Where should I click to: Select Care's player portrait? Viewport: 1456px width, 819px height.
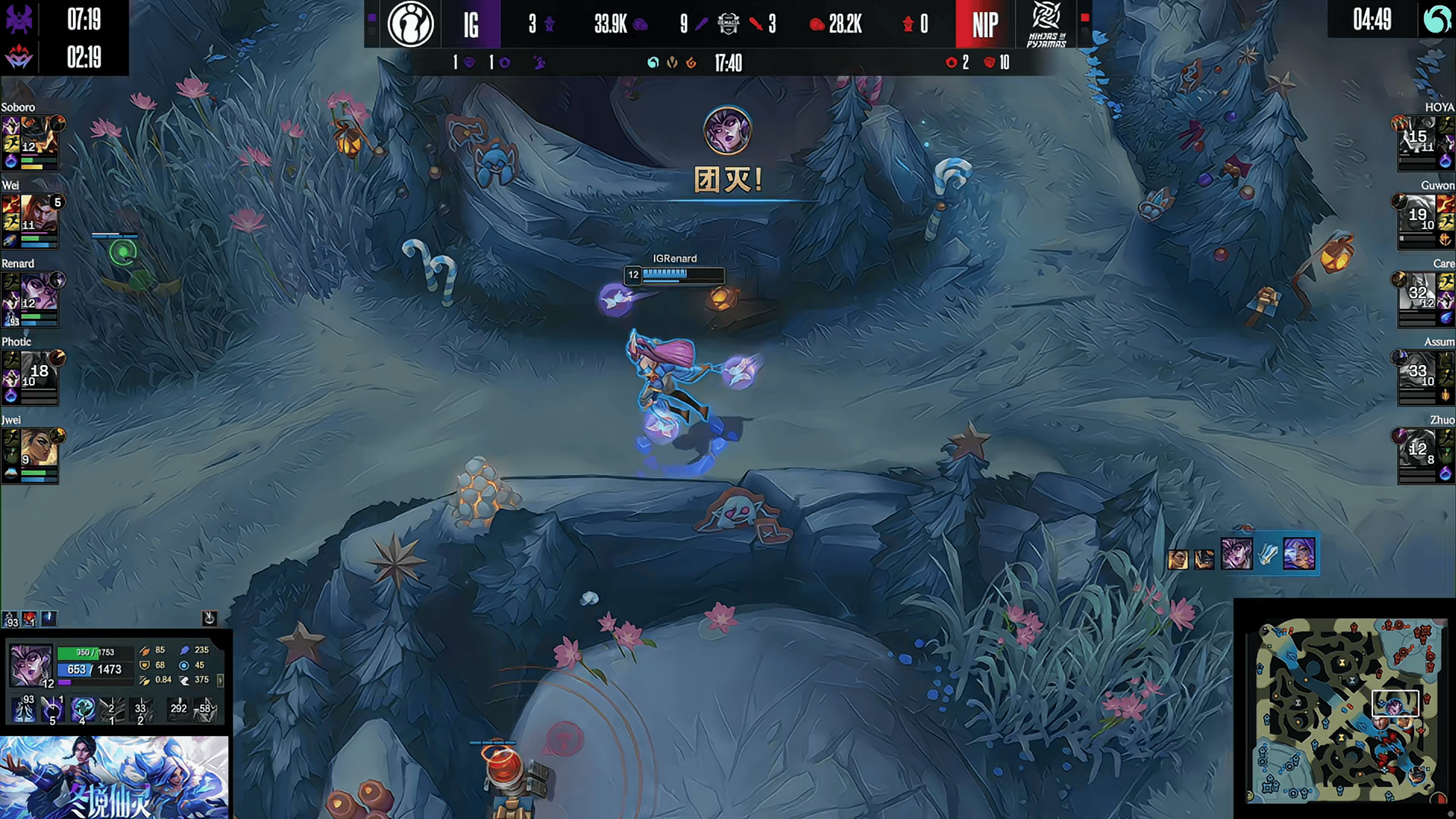[x=1417, y=291]
